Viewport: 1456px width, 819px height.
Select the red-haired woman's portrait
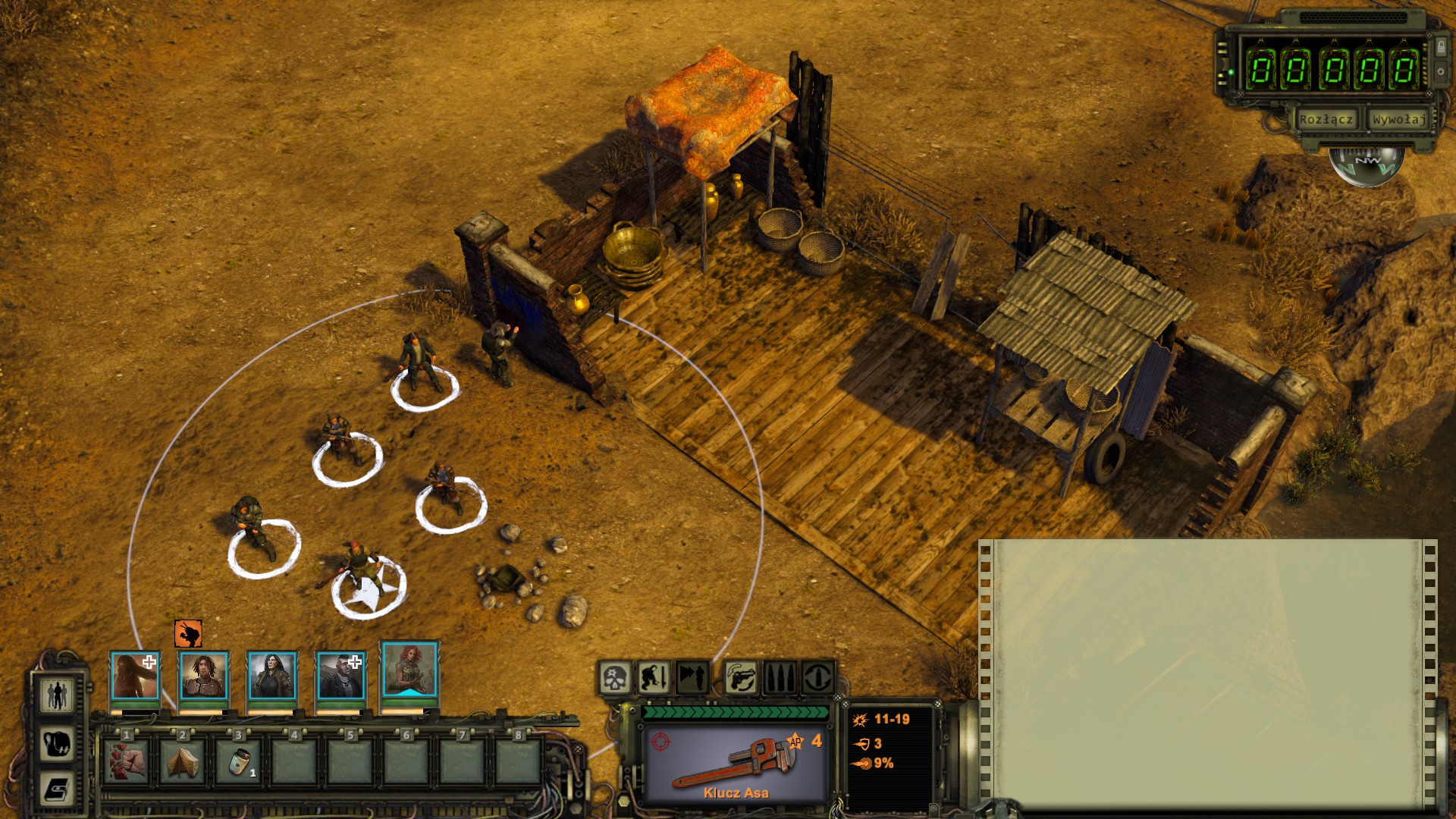pos(409,670)
